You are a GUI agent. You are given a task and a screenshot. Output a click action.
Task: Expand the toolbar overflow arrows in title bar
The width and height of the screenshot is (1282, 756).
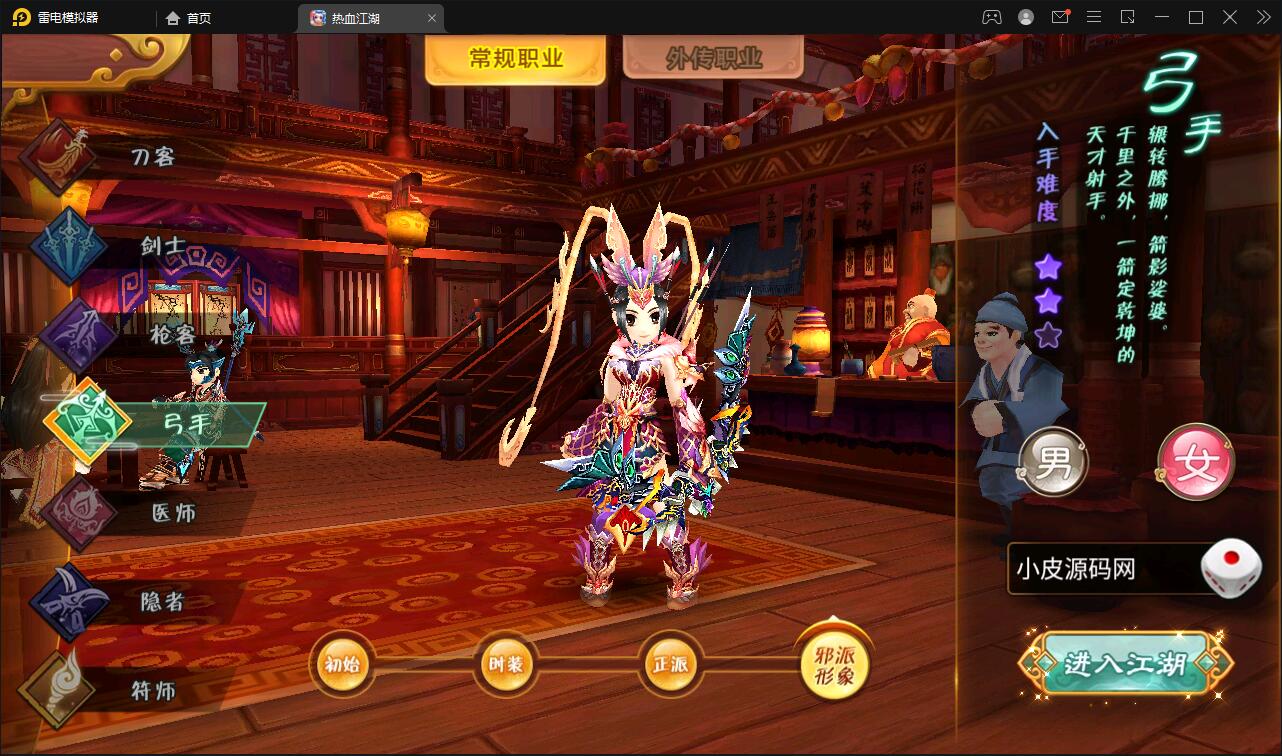tap(1262, 17)
